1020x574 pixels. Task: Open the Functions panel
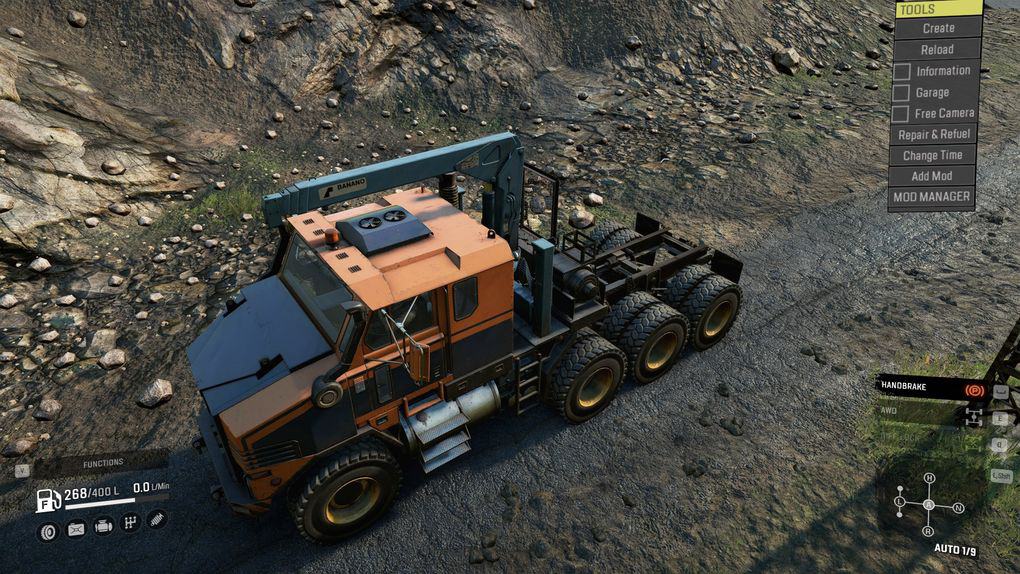pos(102,463)
